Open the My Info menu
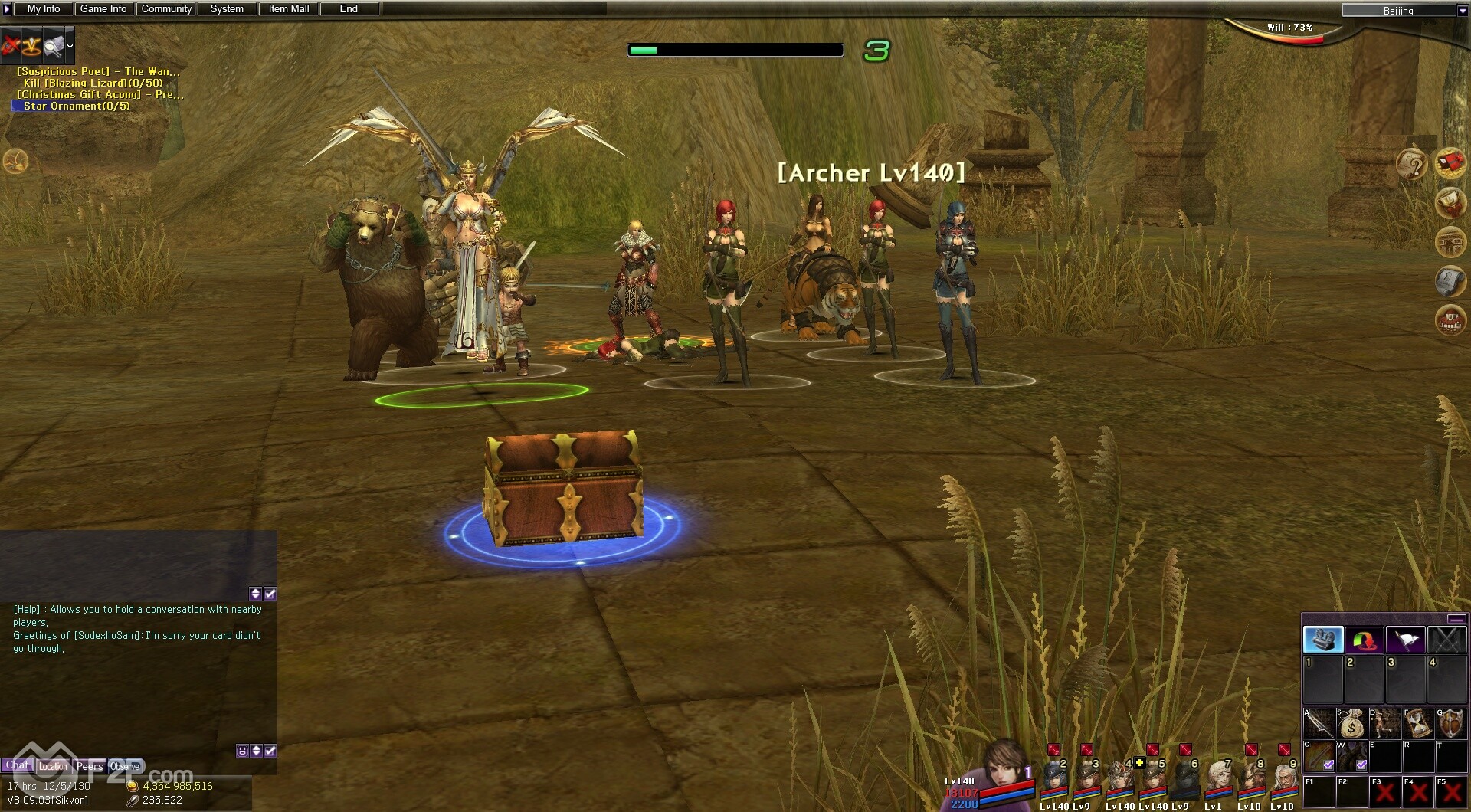The image size is (1471, 812). point(44,9)
